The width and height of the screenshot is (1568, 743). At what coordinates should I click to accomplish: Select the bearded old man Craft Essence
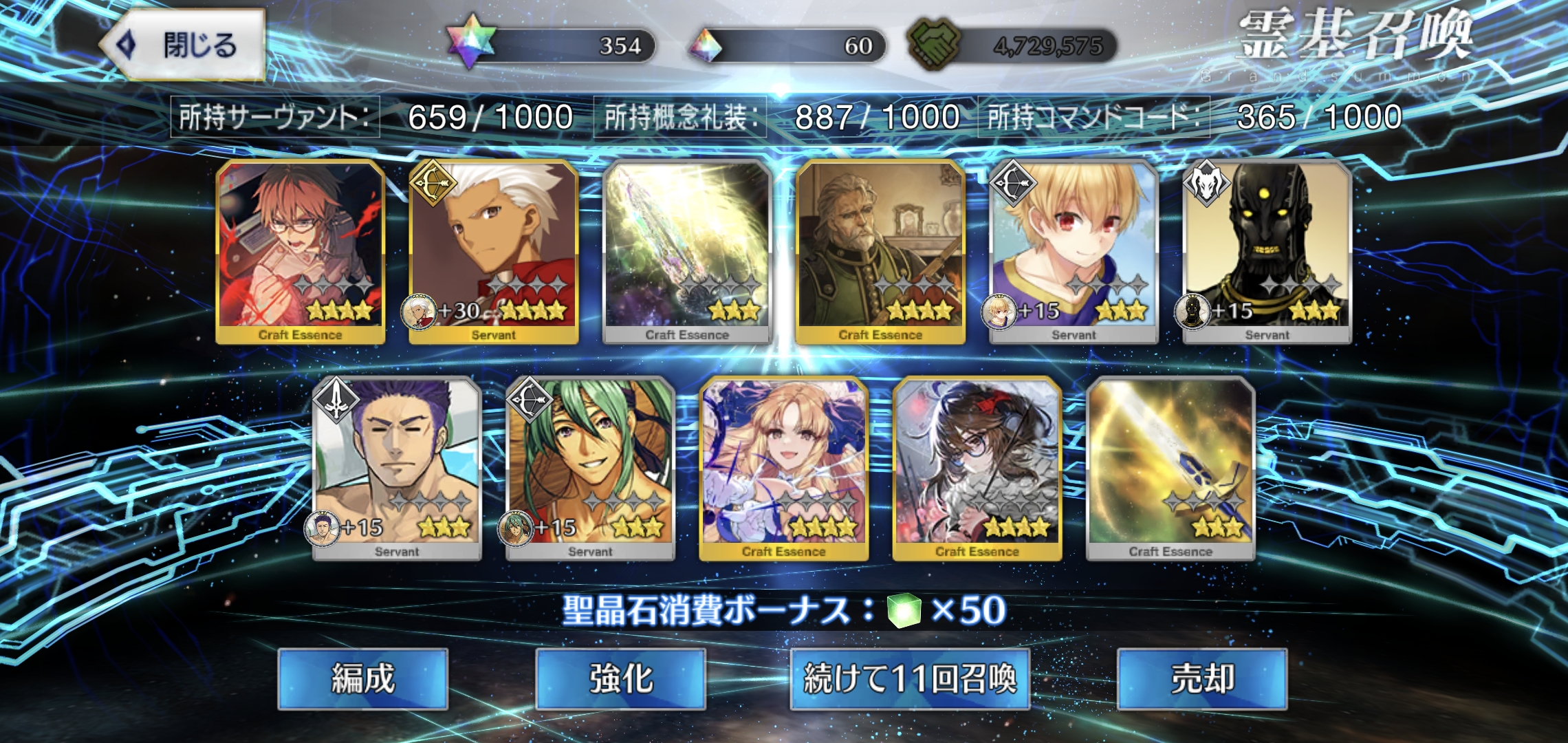click(880, 251)
